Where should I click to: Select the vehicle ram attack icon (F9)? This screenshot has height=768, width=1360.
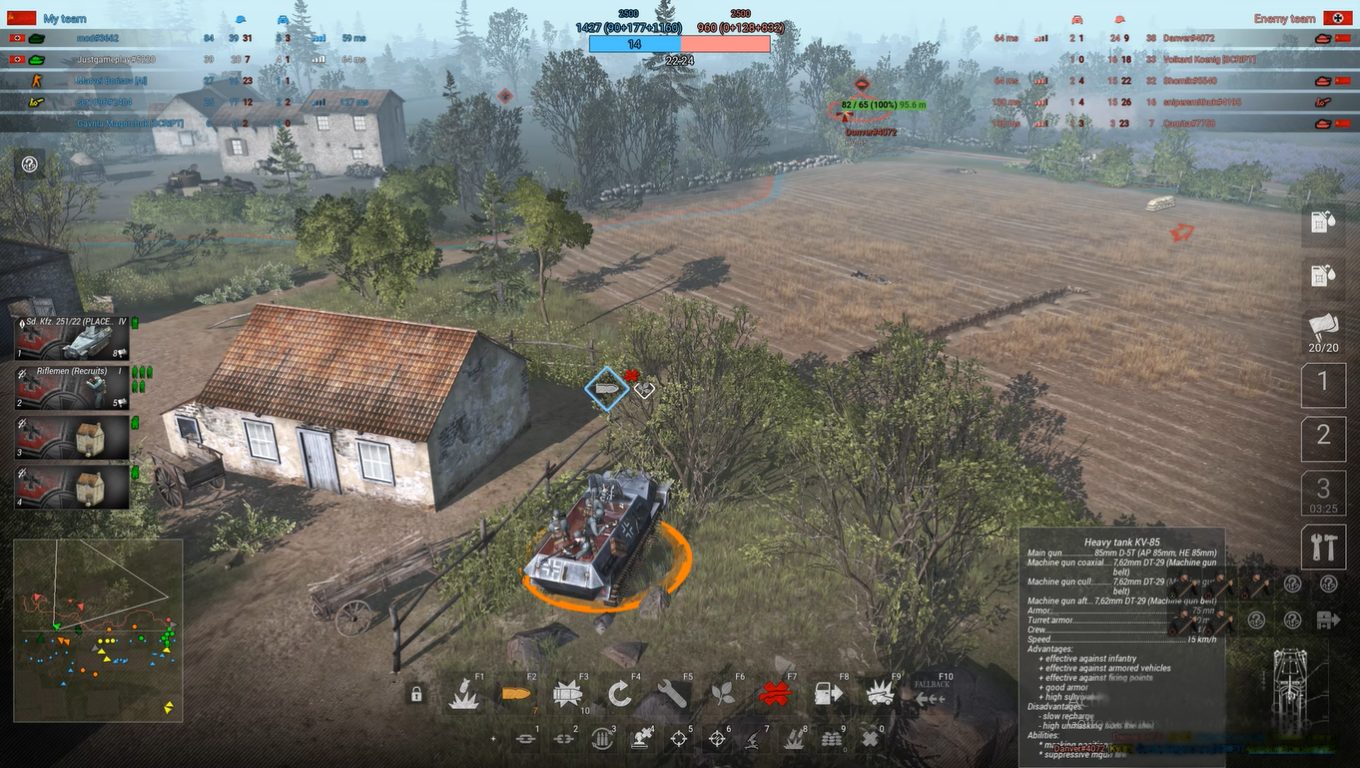pos(883,693)
